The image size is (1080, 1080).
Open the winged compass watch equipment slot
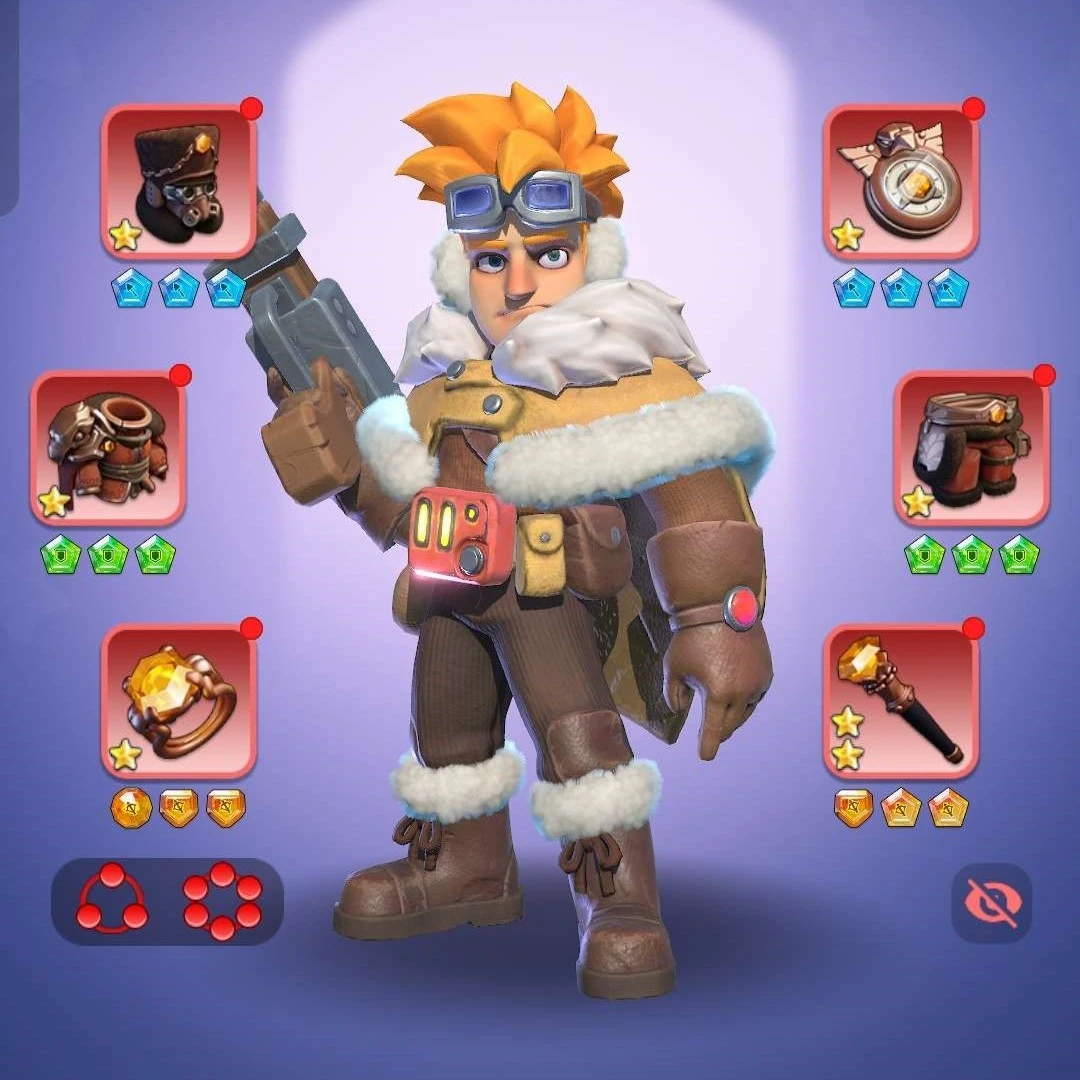[x=901, y=182]
